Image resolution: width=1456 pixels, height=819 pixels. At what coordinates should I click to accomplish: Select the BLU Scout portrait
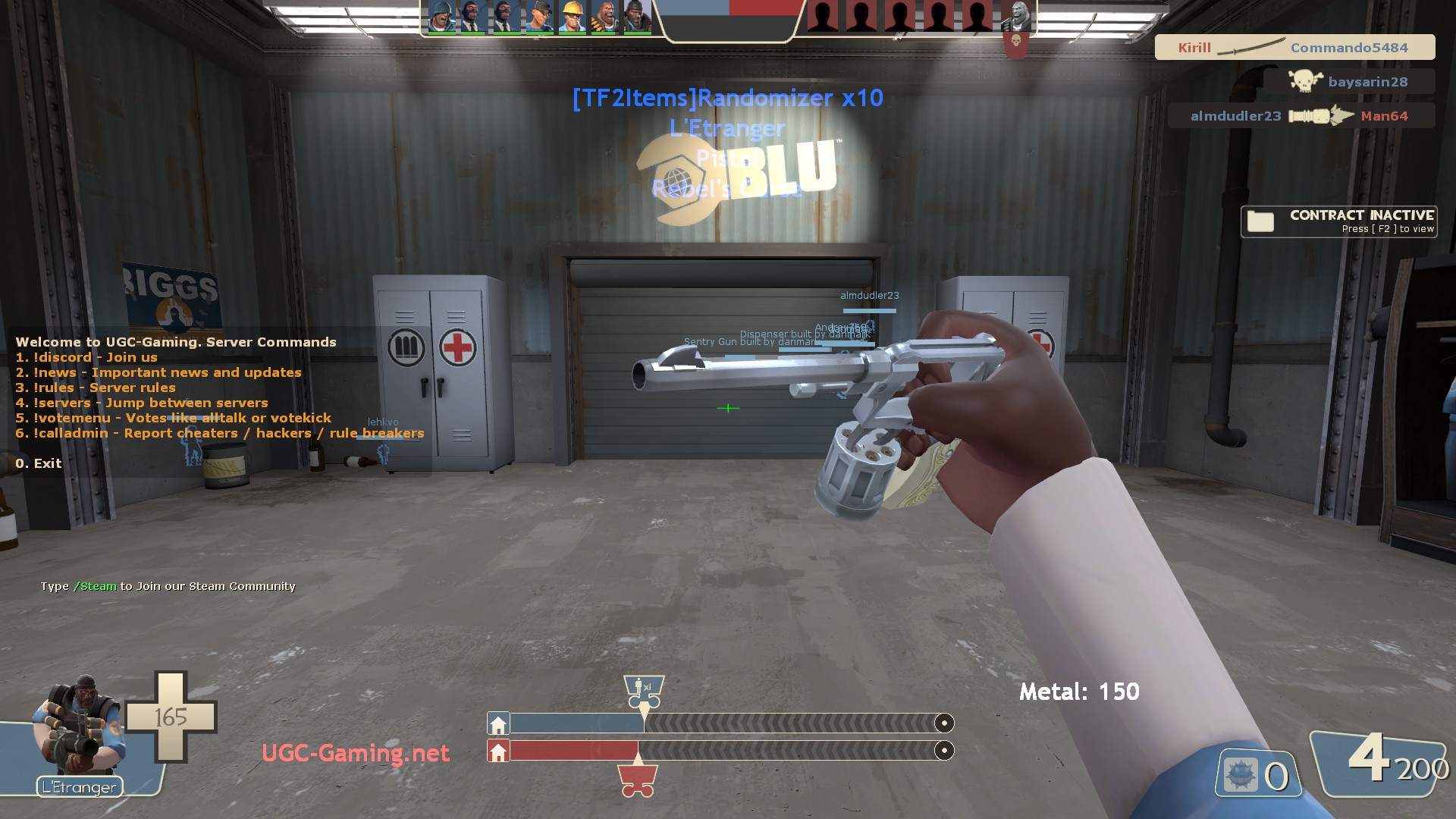tap(539, 17)
